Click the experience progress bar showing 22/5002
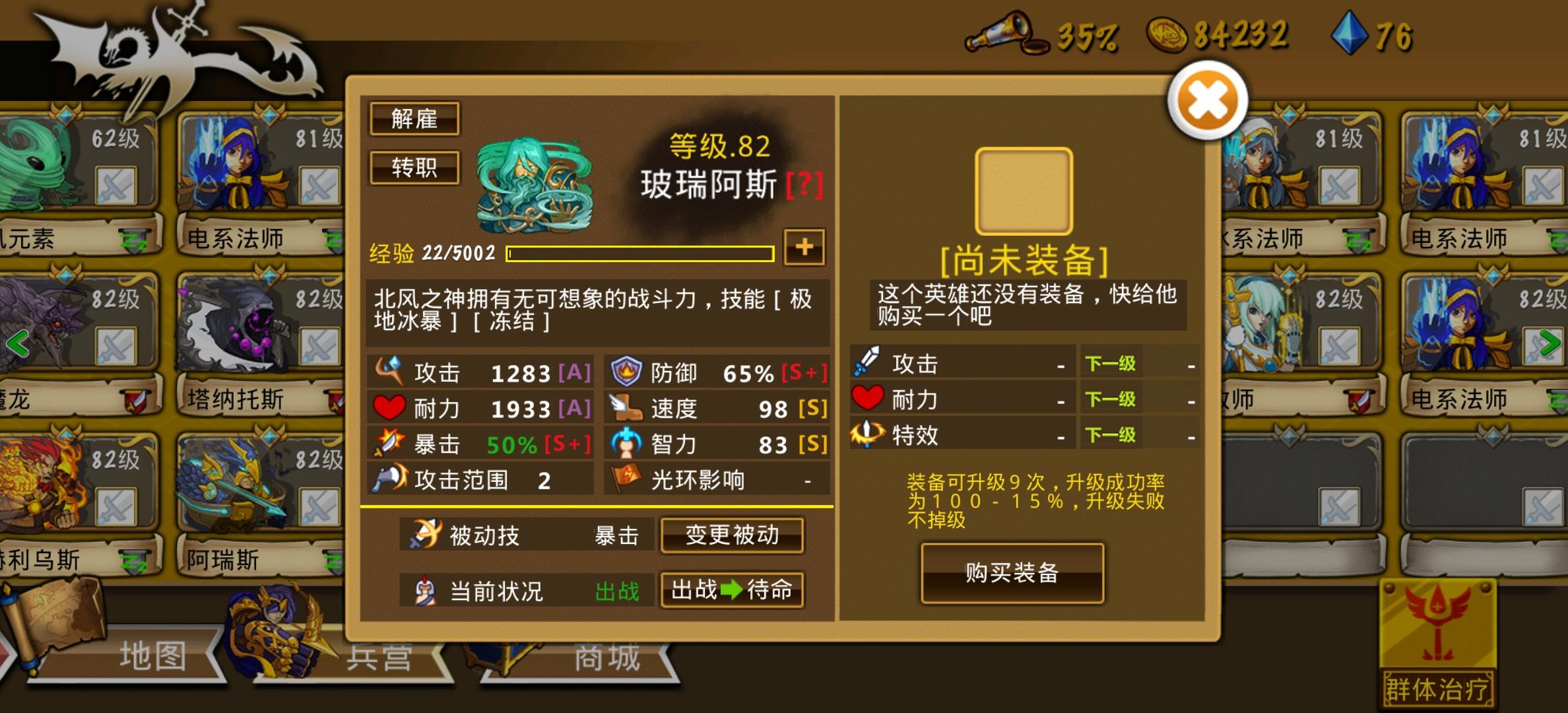1568x713 pixels. coord(640,253)
